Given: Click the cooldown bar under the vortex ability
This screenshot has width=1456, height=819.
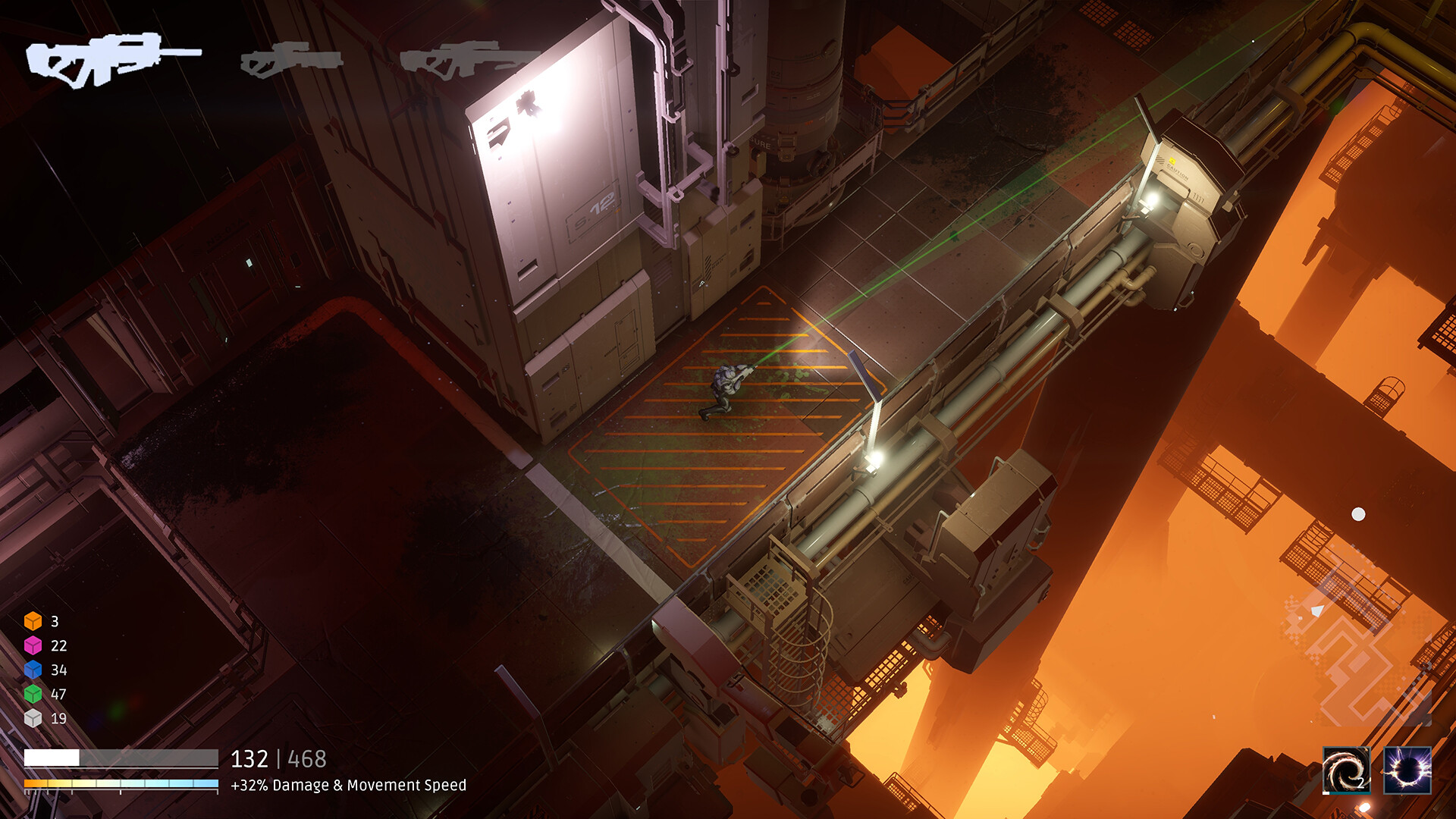Looking at the screenshot, I should click(1350, 793).
